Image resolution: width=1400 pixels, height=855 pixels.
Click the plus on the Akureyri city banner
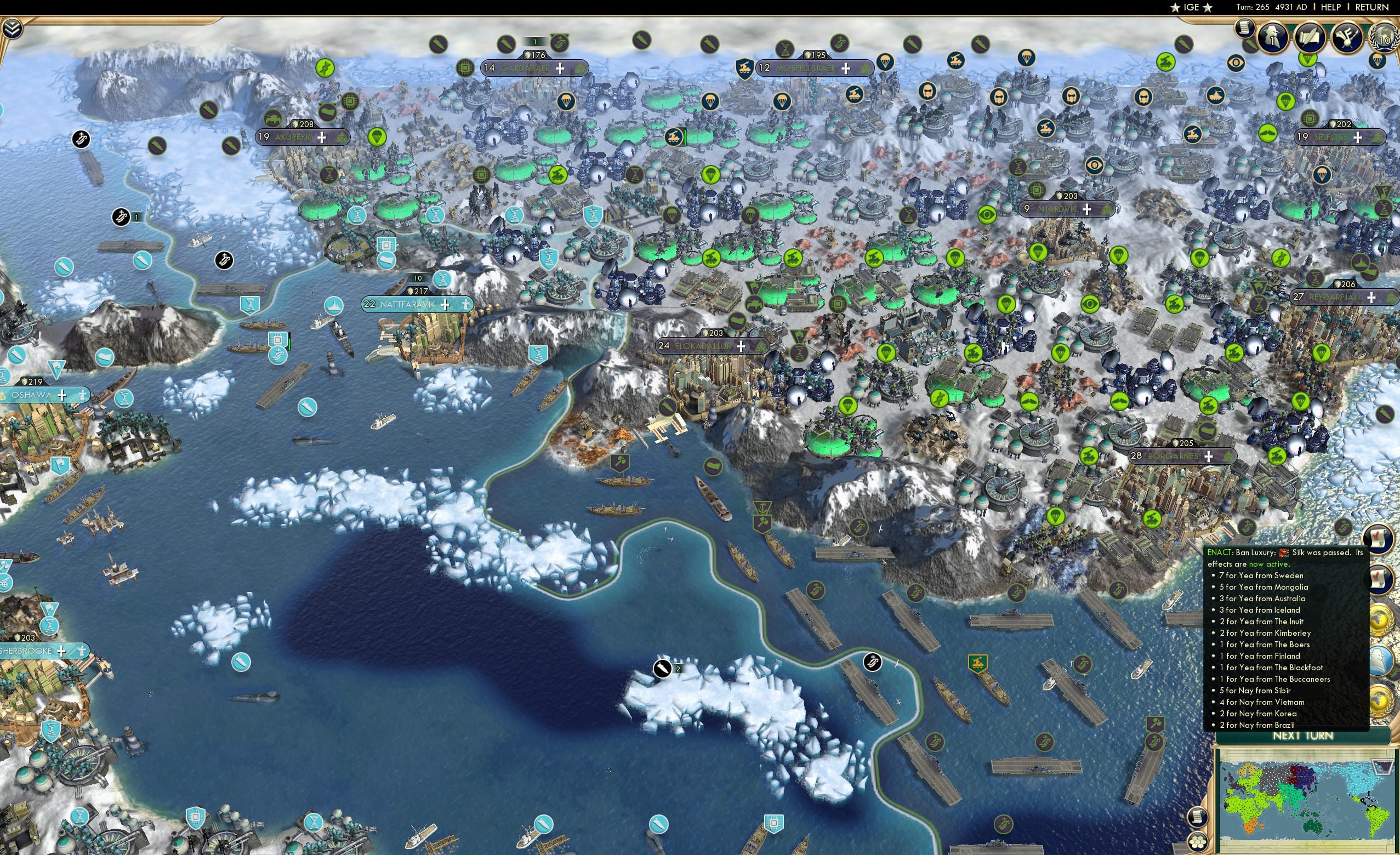click(x=323, y=137)
